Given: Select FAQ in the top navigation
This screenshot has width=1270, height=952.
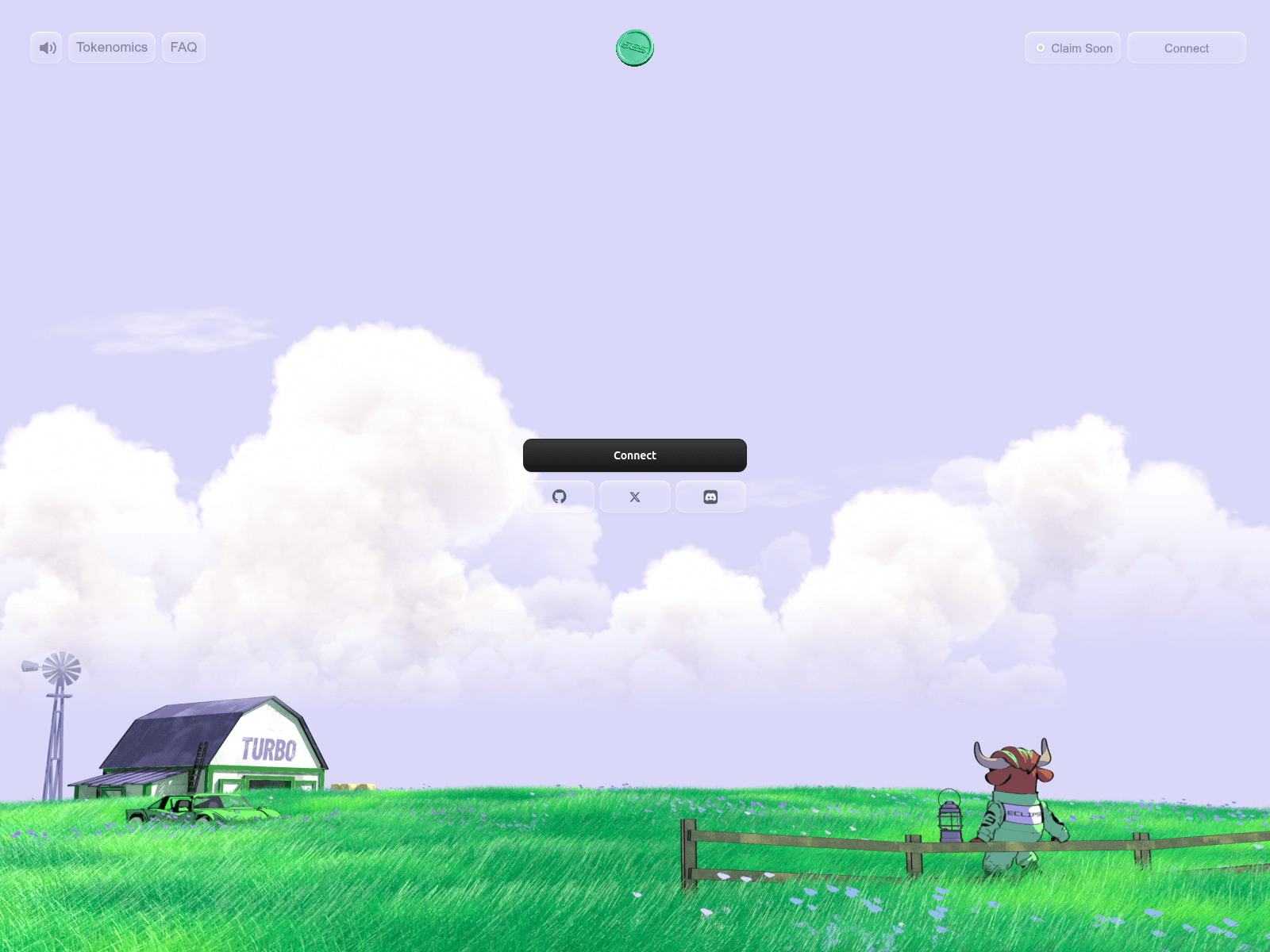Looking at the screenshot, I should (183, 48).
